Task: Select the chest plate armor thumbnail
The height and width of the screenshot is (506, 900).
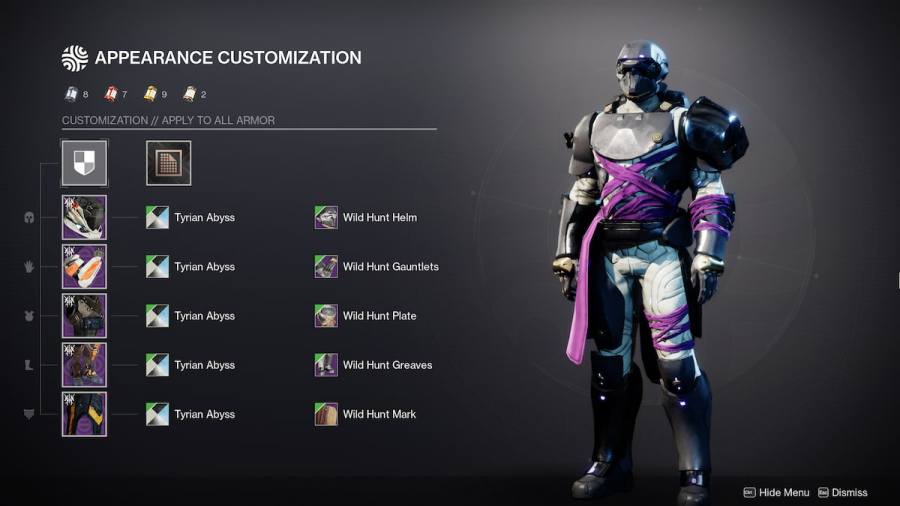Action: 84,316
